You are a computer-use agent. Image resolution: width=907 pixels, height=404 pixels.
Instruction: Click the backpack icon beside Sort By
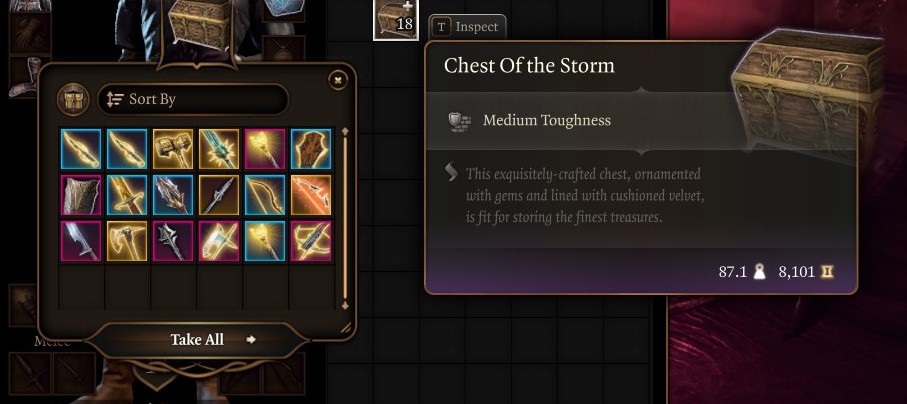(73, 100)
